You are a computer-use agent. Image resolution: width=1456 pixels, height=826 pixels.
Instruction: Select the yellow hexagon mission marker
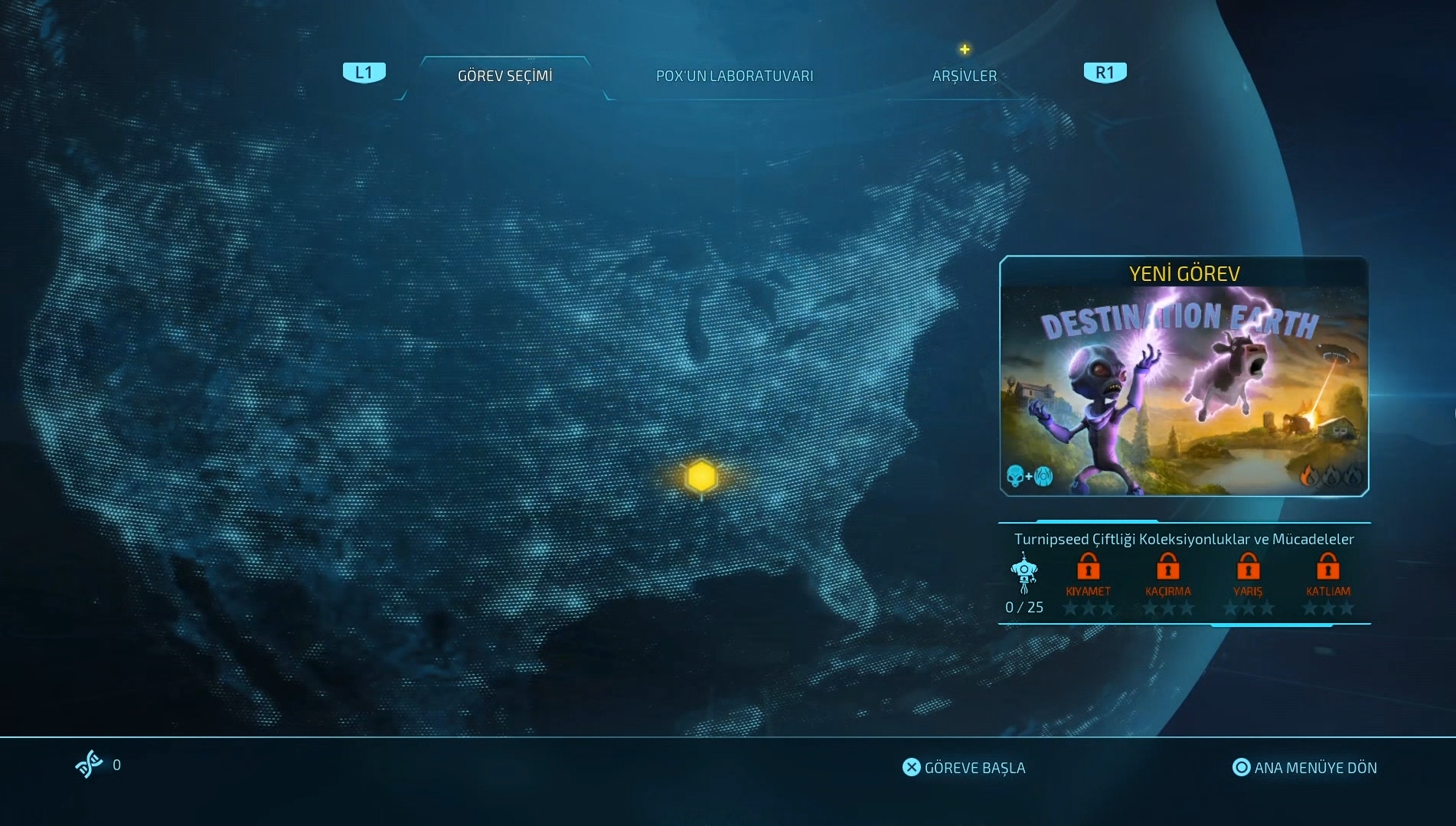tap(701, 477)
